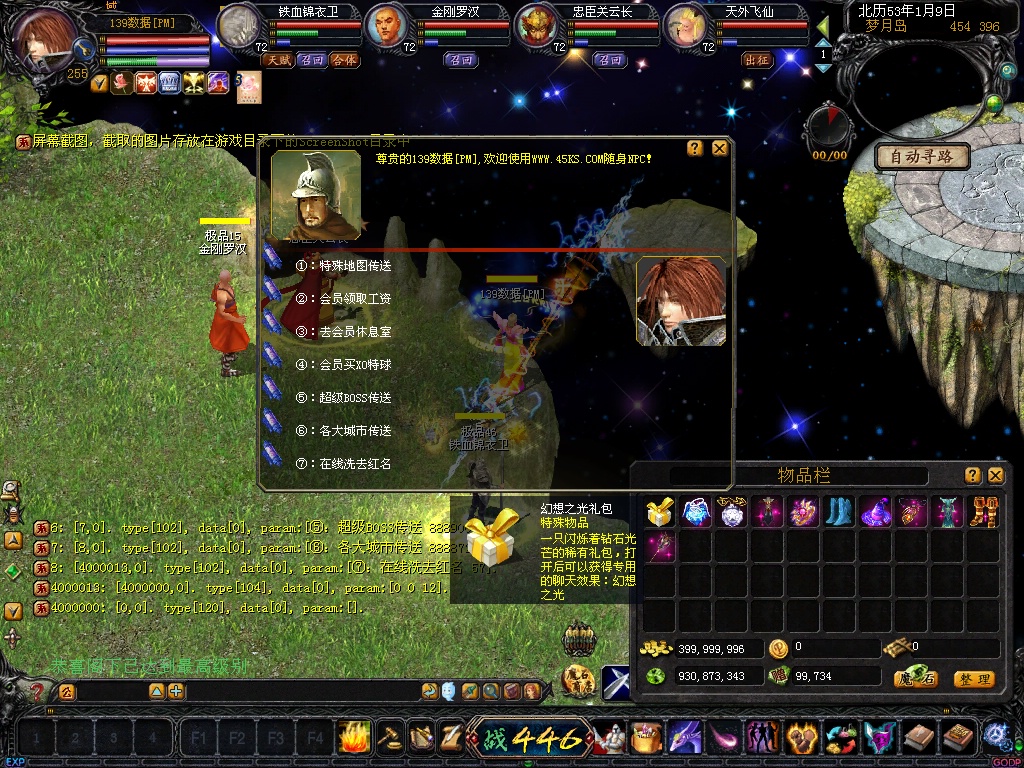Click the 天赋 button under 铁血锦衣卫

[277, 60]
